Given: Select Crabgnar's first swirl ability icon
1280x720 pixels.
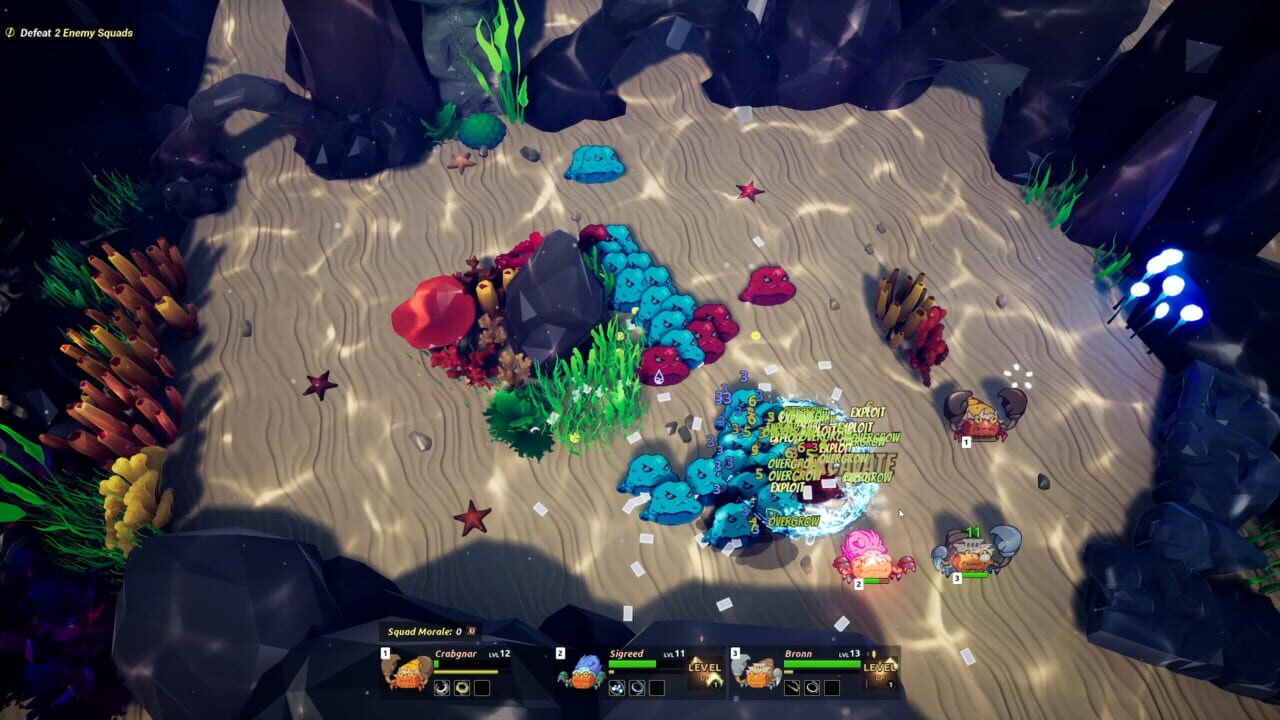Looking at the screenshot, I should 441,687.
